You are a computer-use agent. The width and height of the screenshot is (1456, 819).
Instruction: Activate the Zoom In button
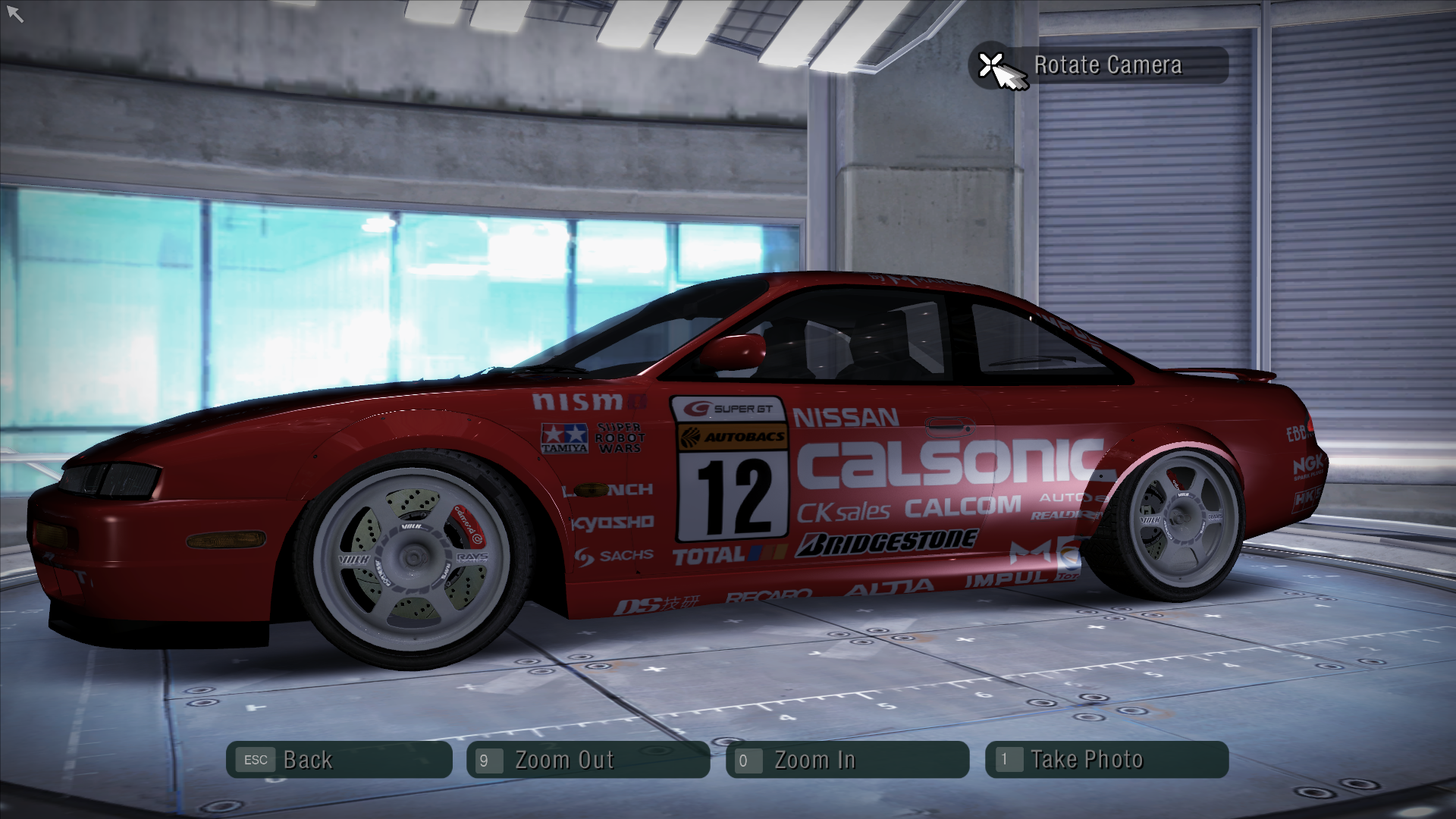tap(847, 760)
